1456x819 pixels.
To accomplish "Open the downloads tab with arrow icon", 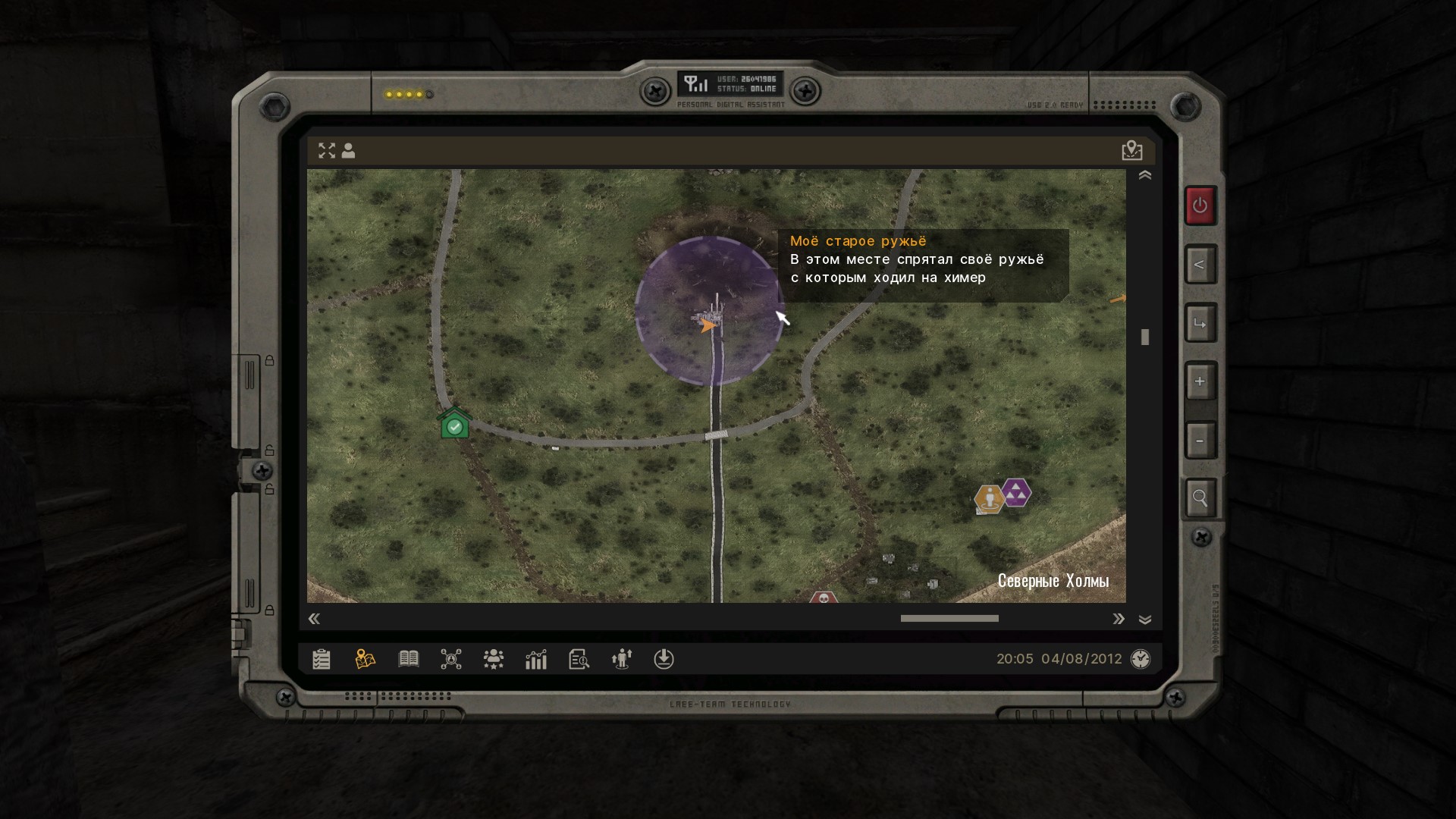I will pyautogui.click(x=664, y=659).
